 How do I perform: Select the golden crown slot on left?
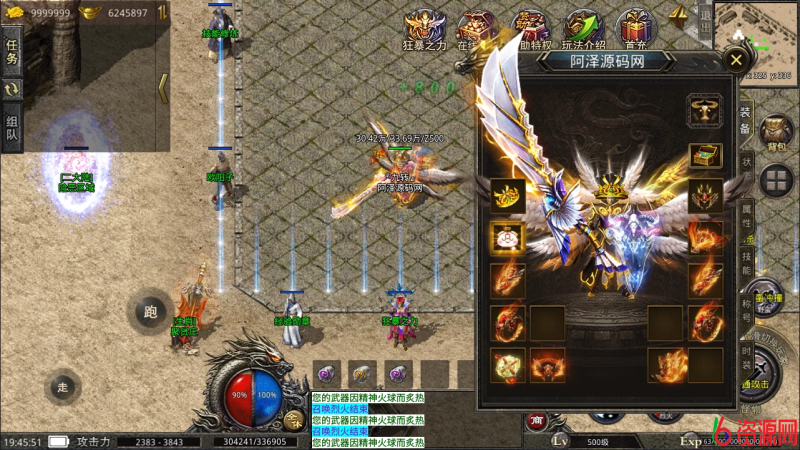click(x=507, y=195)
